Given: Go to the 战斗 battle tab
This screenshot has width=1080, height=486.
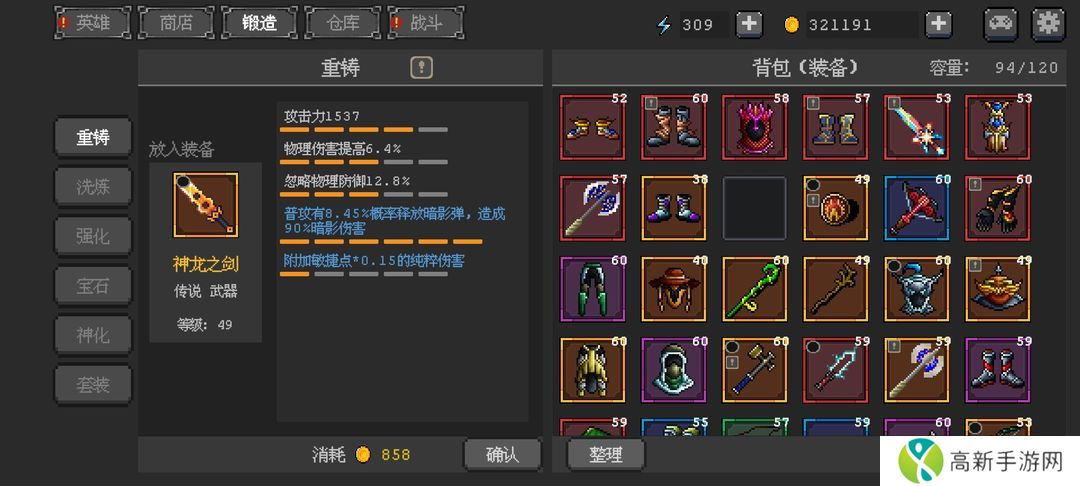Looking at the screenshot, I should click(x=426, y=23).
